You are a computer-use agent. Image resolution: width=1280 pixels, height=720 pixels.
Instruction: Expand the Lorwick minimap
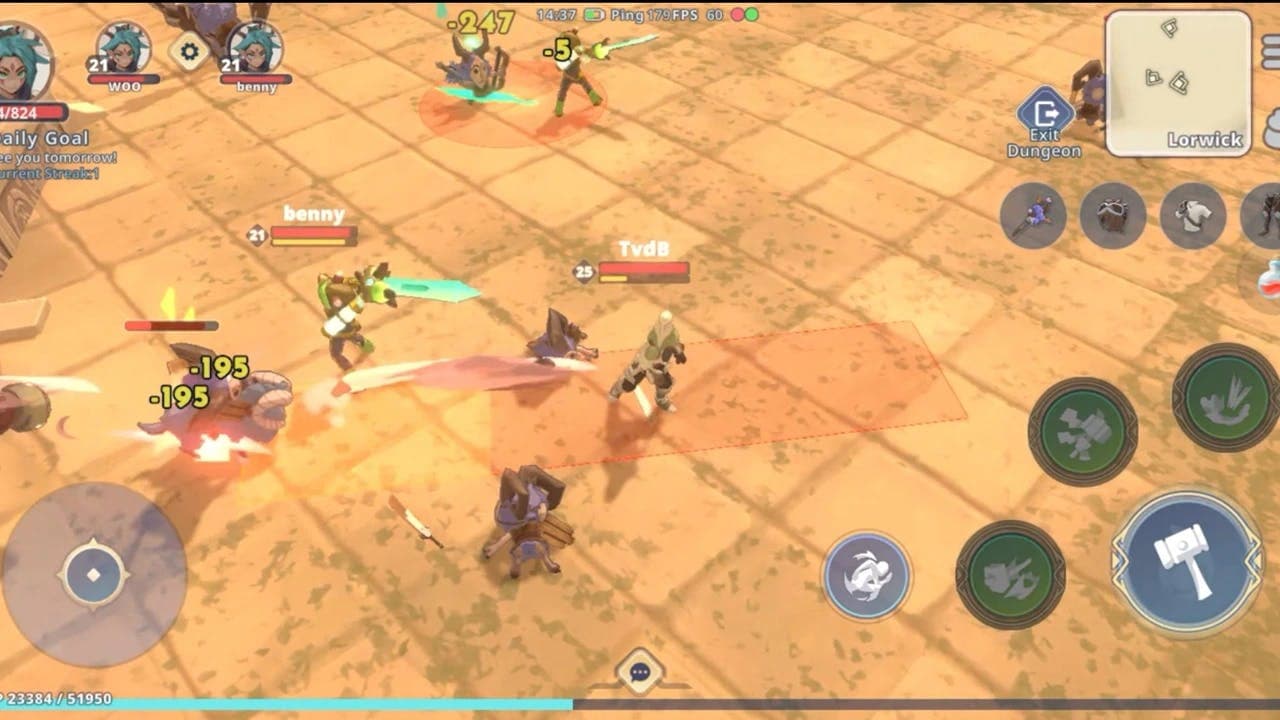pyautogui.click(x=1178, y=80)
